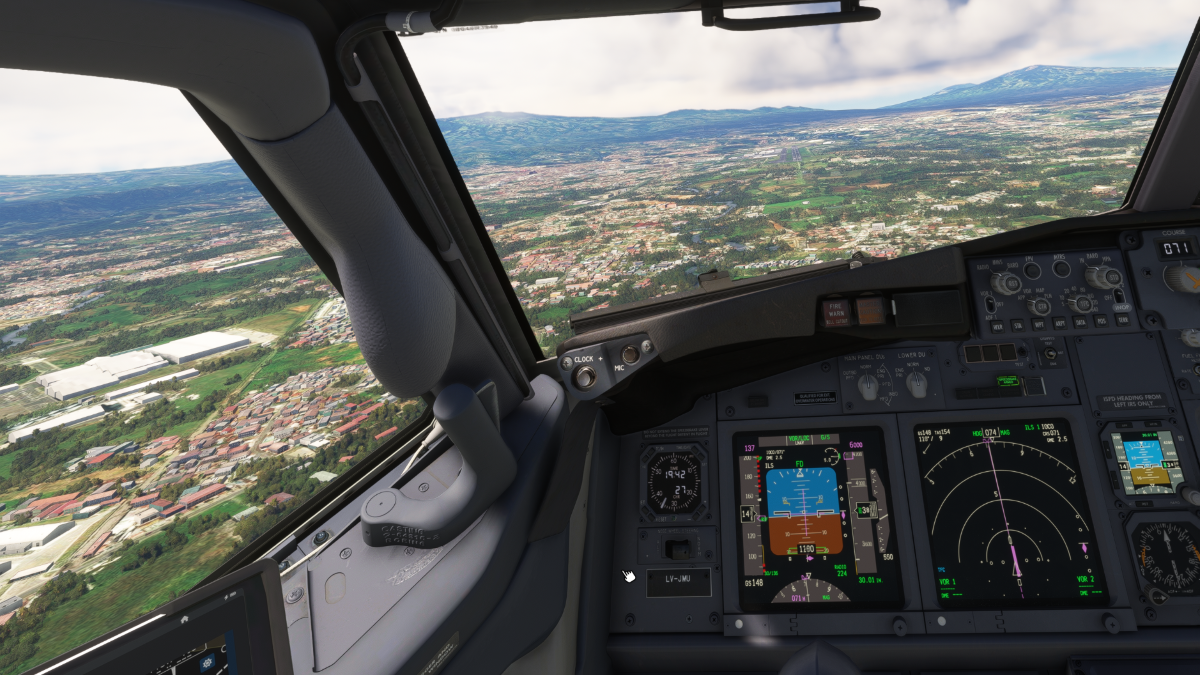
Task: Turn the MAIN PANEL DU selector knob
Action: (x=869, y=385)
